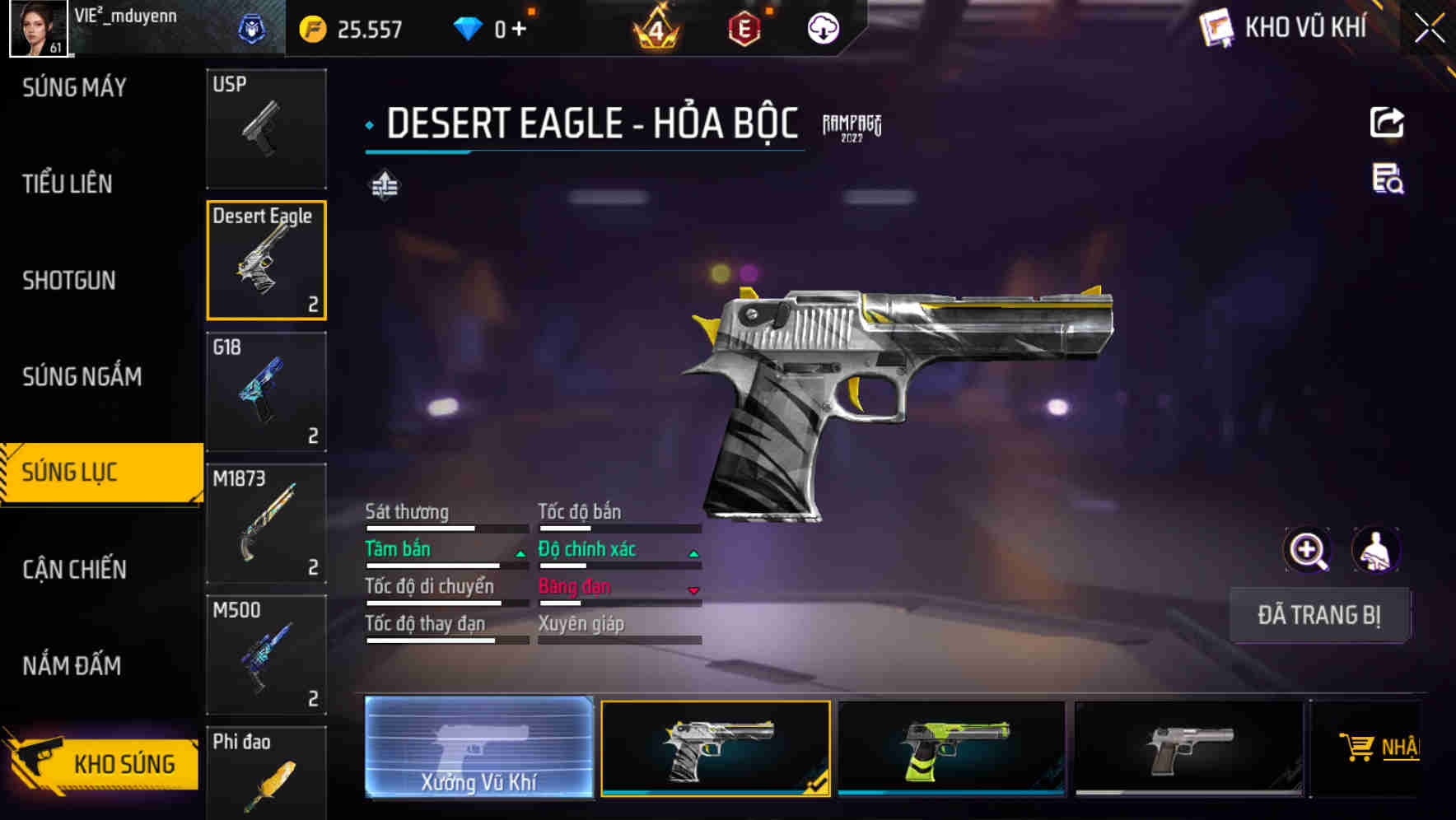Image resolution: width=1456 pixels, height=820 pixels.
Task: Switch to the SHOTGUN category tab
Action: coord(68,280)
